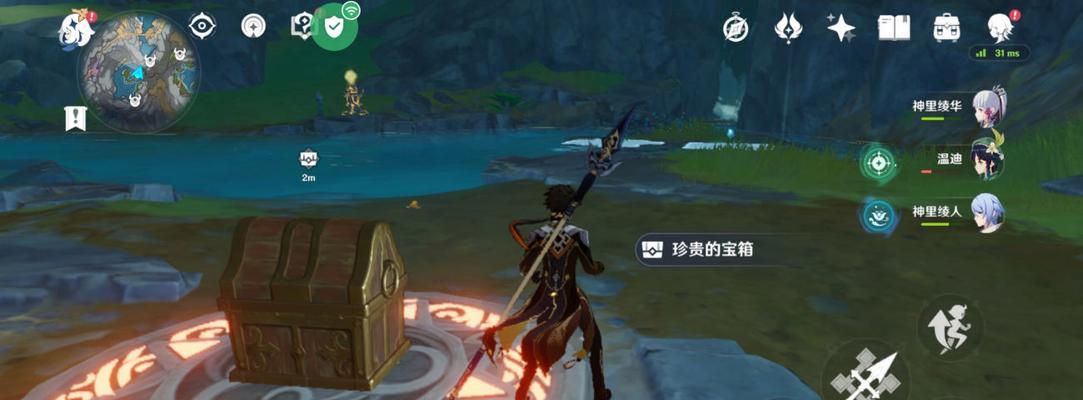Open the 珍贵的宝箱 chest prompt

pyautogui.click(x=708, y=250)
